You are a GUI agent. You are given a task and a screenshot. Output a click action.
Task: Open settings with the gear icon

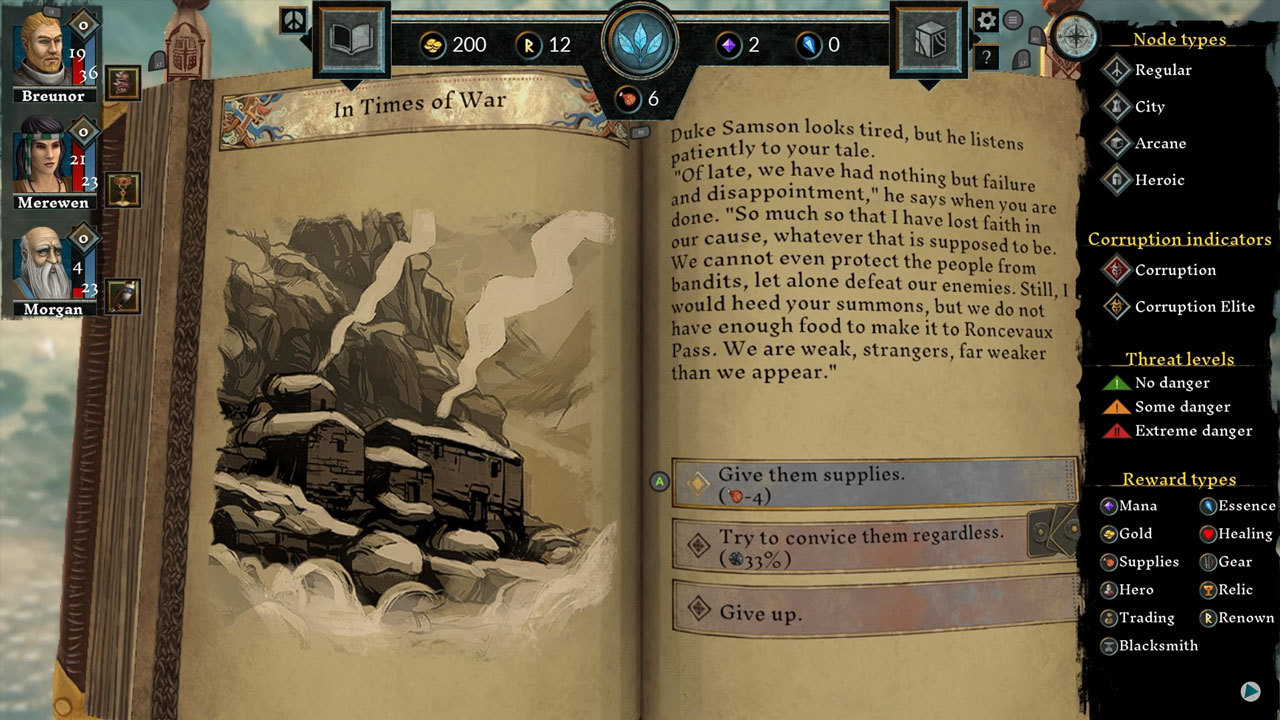[x=987, y=20]
